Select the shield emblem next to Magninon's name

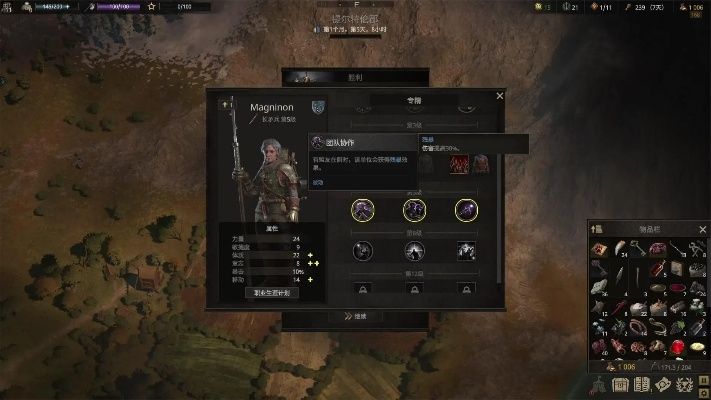tap(318, 107)
